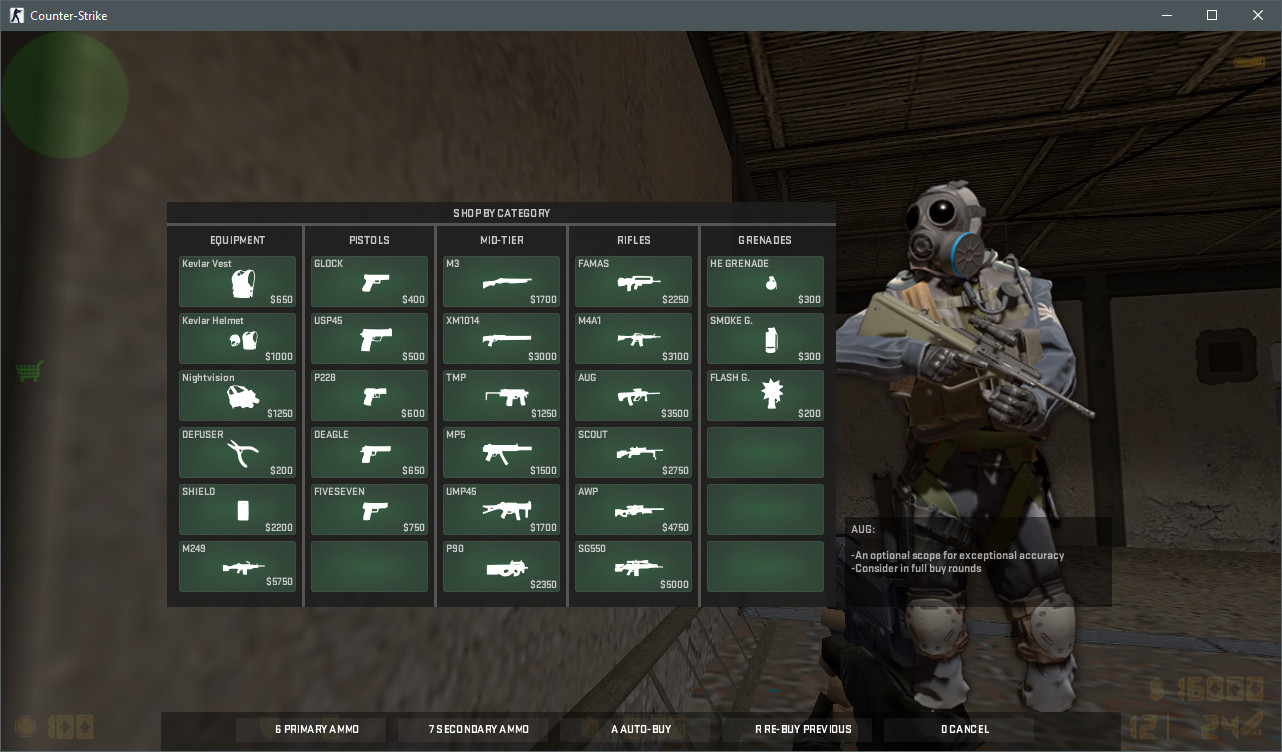Purchase the Kevlar Vest
The width and height of the screenshot is (1282, 752).
236,281
